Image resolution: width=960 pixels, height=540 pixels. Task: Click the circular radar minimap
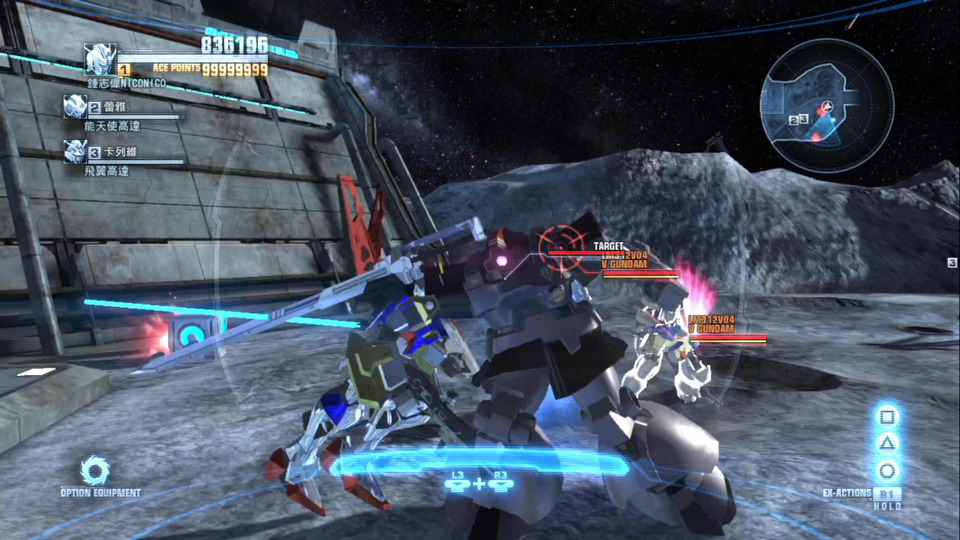825,105
